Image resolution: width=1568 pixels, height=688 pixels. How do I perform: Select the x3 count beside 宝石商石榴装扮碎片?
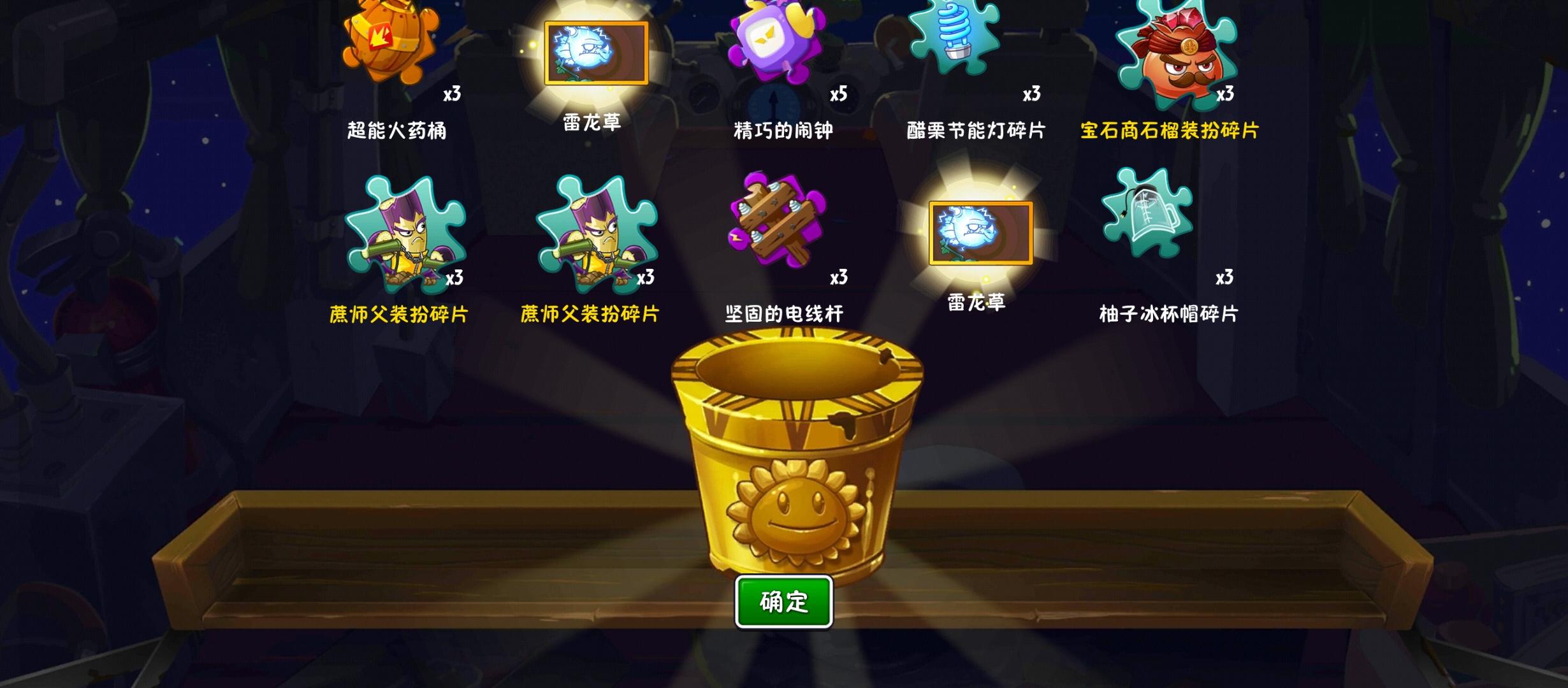point(1225,95)
